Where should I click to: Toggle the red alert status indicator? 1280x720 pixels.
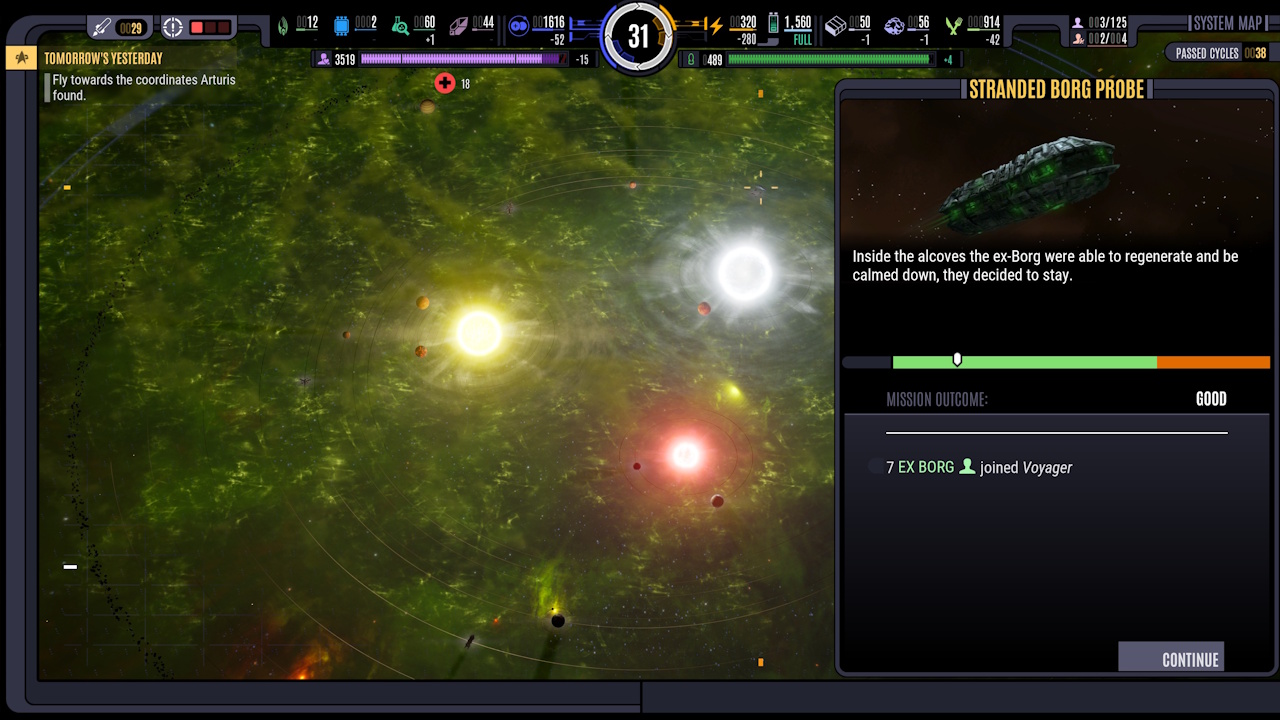[211, 27]
